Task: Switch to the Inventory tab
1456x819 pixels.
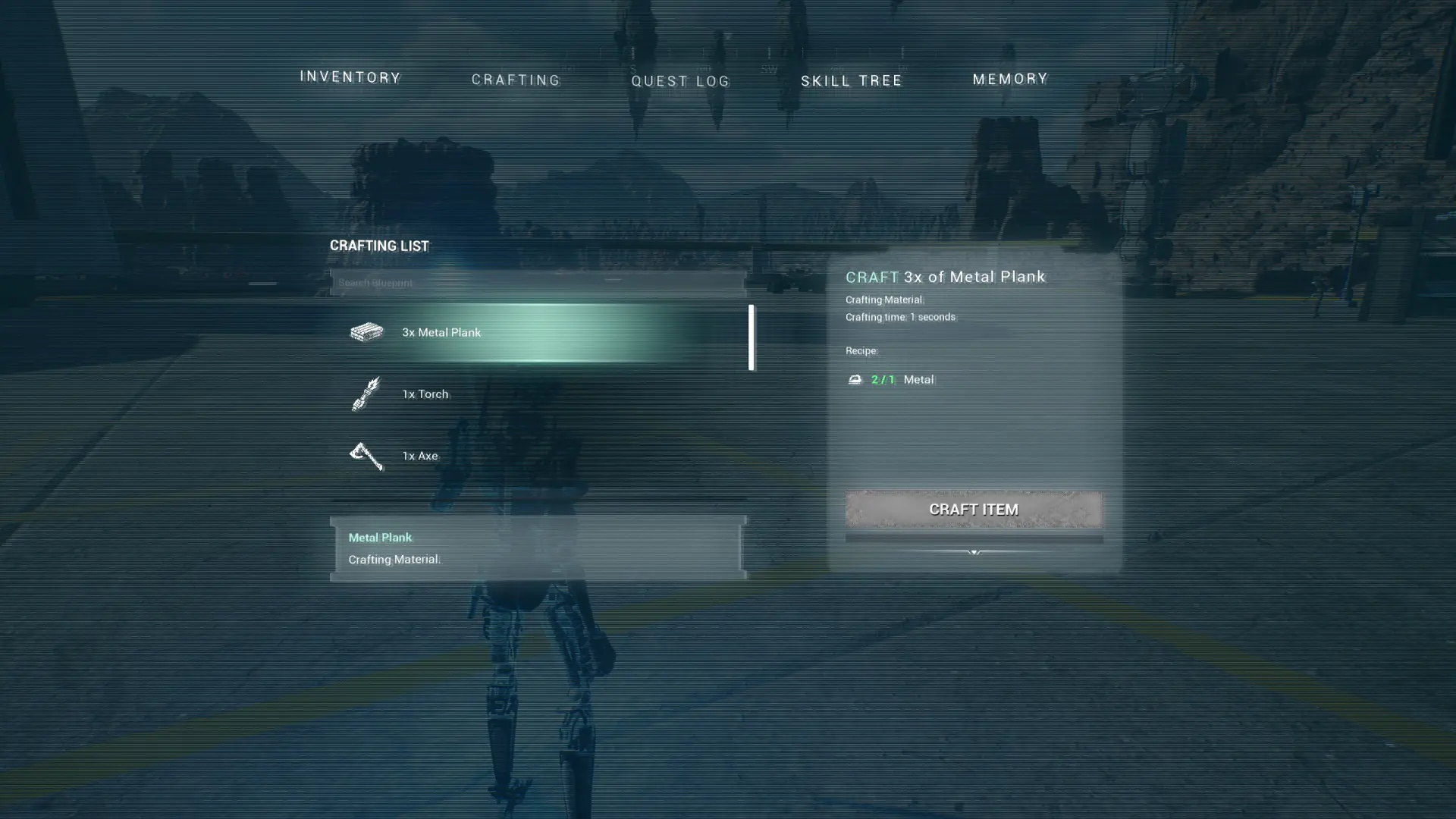Action: (x=350, y=77)
